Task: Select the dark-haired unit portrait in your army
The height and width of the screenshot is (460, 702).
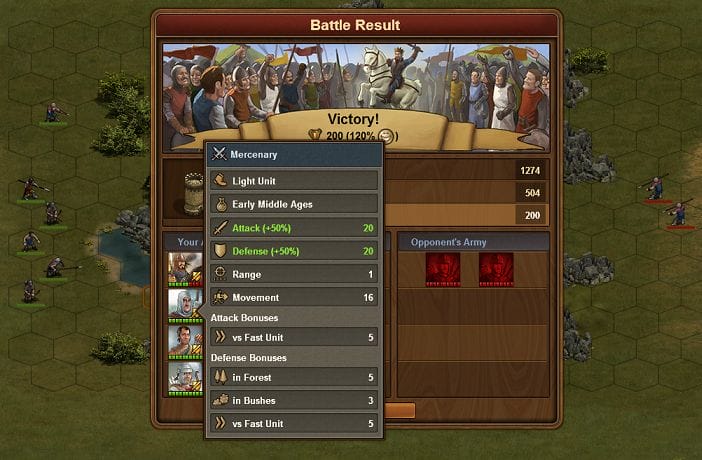Action: pyautogui.click(x=184, y=340)
